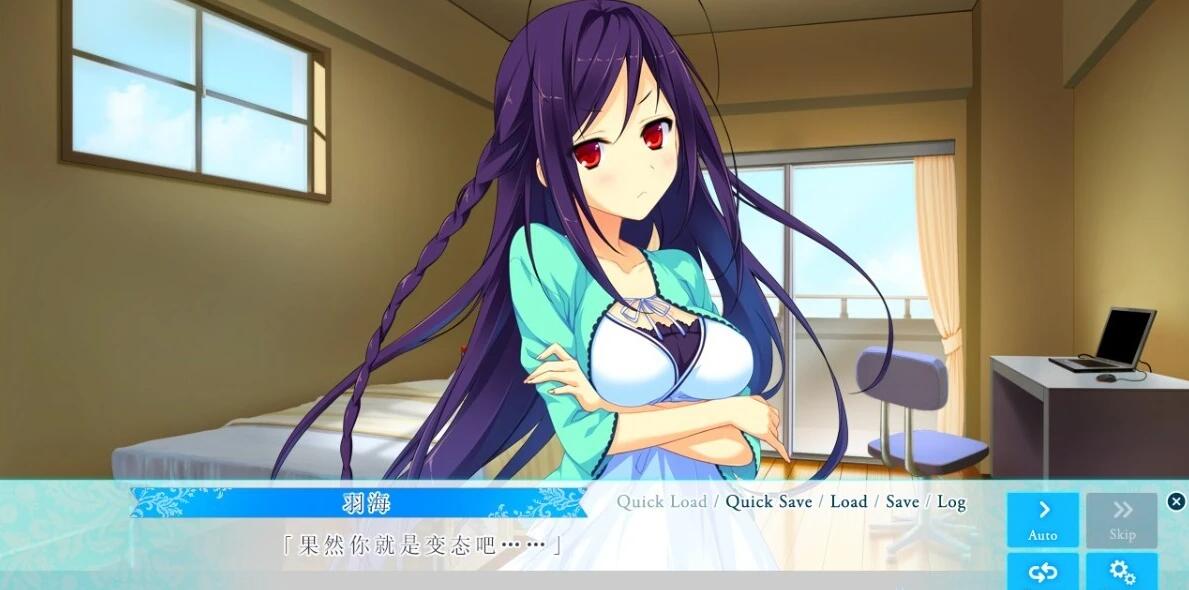Screen dimensions: 1189x590
Task: Click the looped arrows icon button
Action: pyautogui.click(x=1042, y=572)
